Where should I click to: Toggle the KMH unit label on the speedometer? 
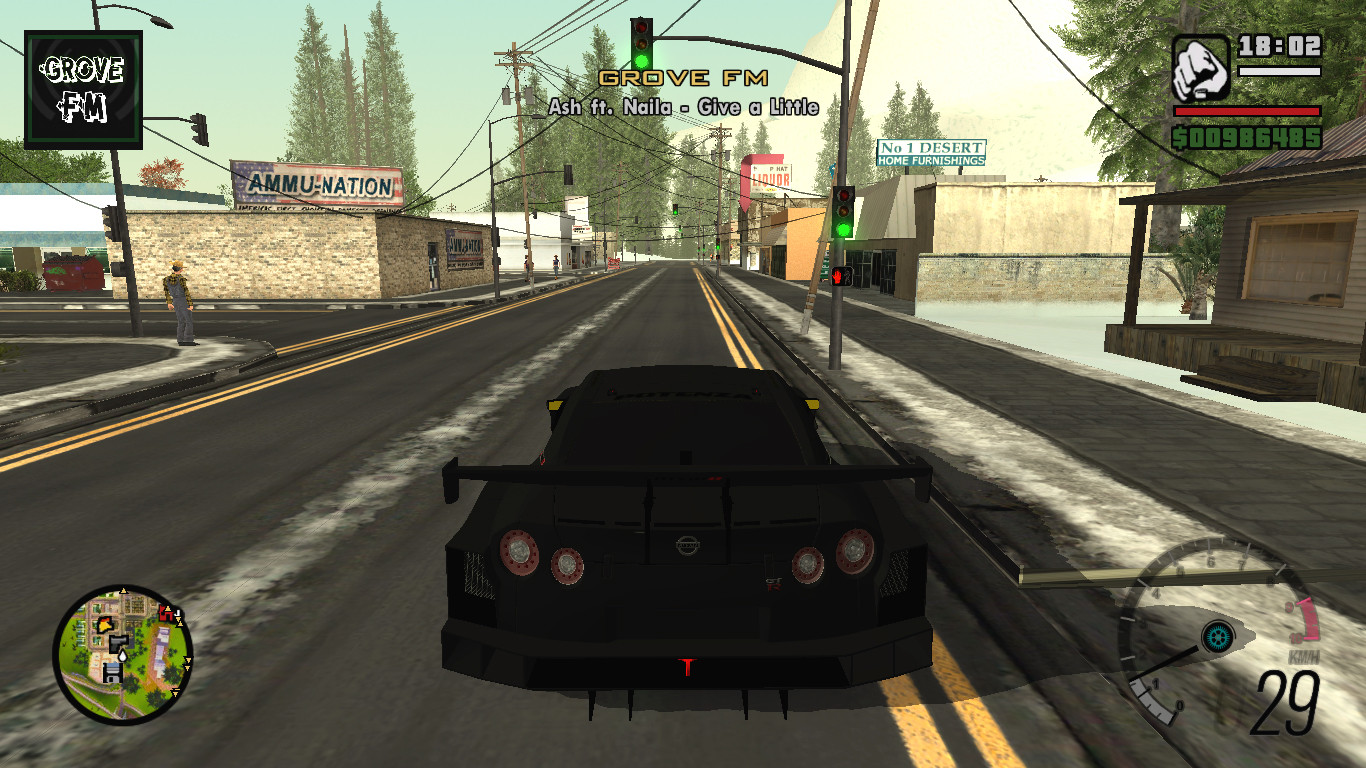click(1304, 656)
